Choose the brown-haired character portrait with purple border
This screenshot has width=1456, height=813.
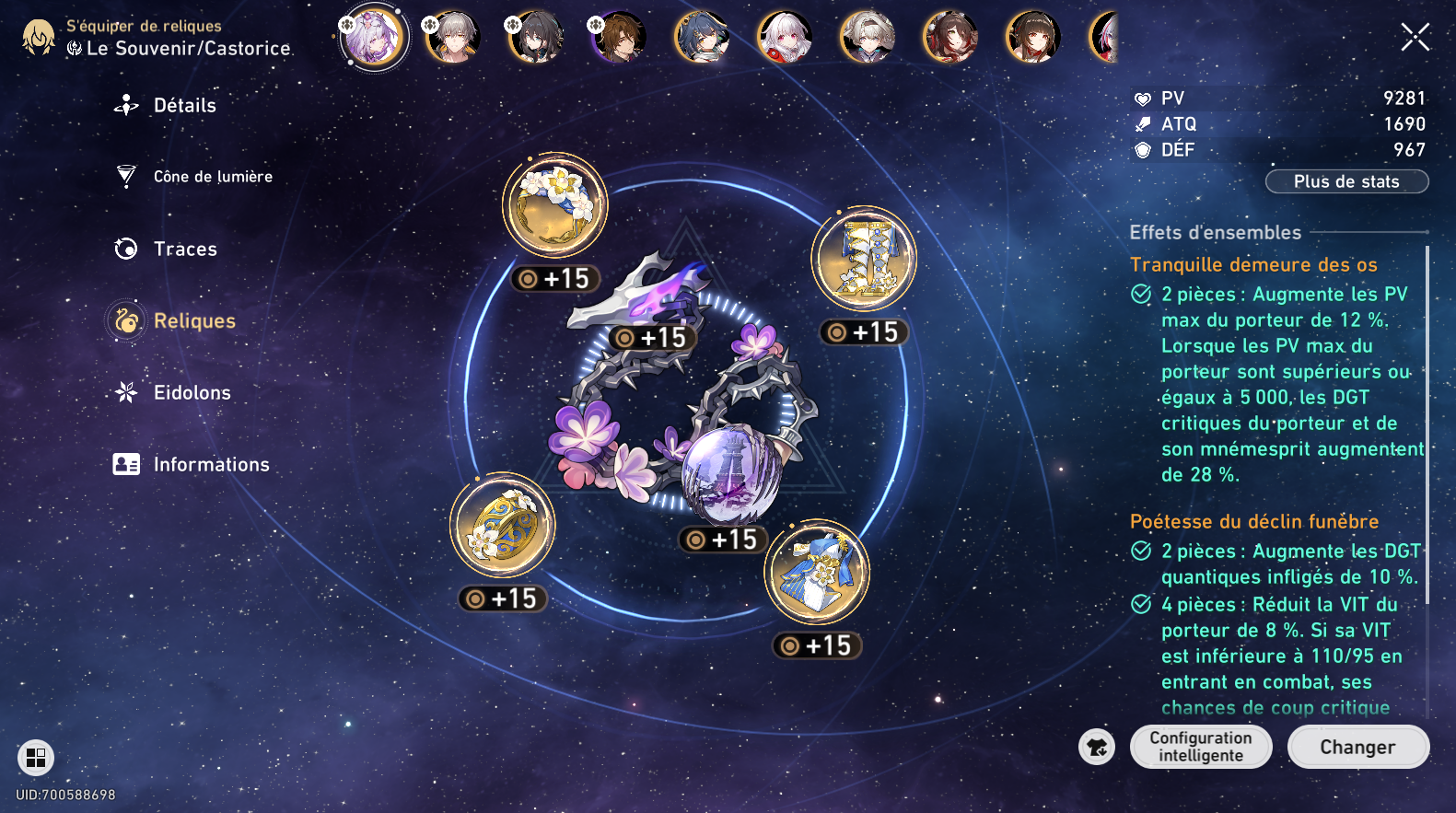pyautogui.click(x=619, y=38)
